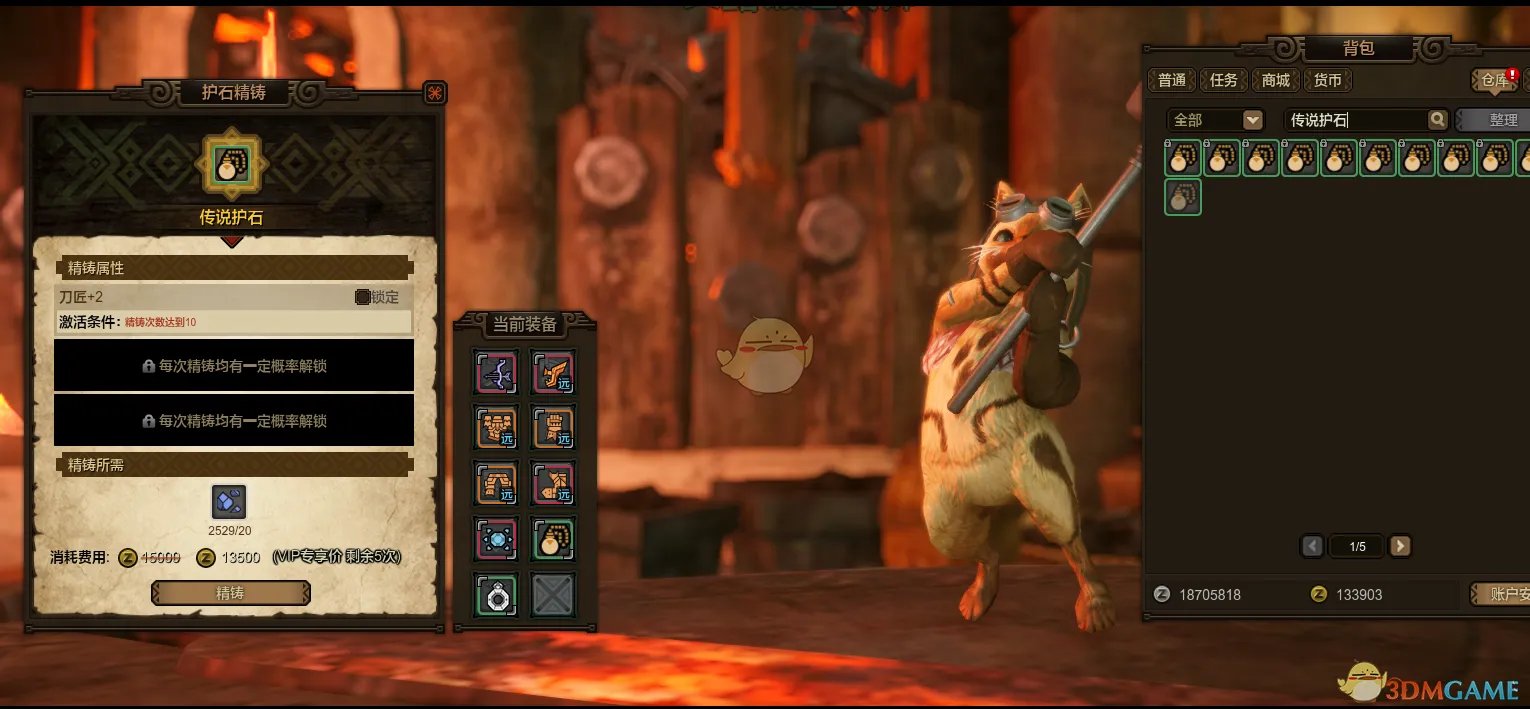This screenshot has height=709, width=1530.
Task: Click the 精铸 refine button
Action: (x=230, y=593)
